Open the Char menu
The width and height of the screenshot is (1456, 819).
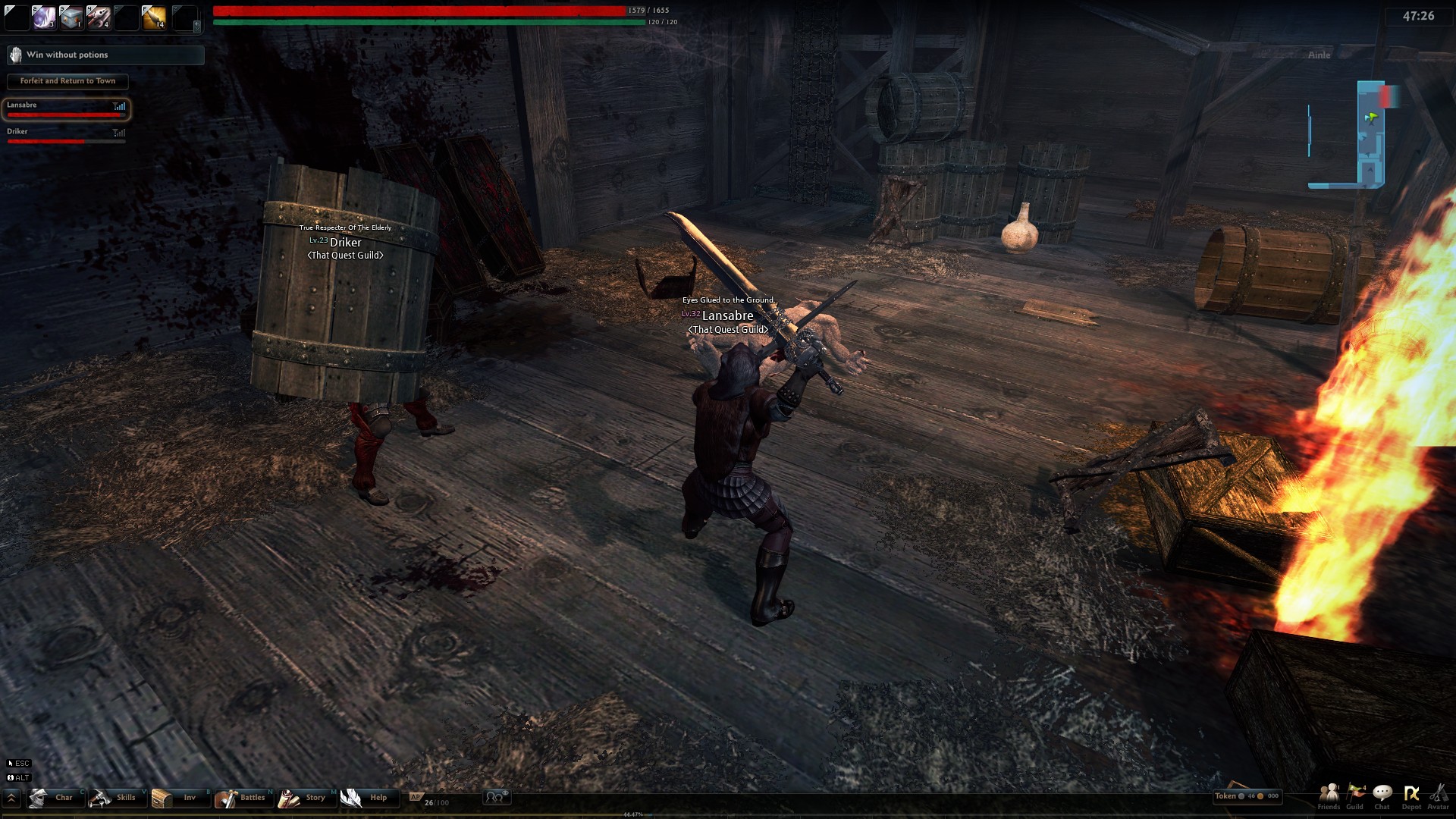(x=55, y=798)
